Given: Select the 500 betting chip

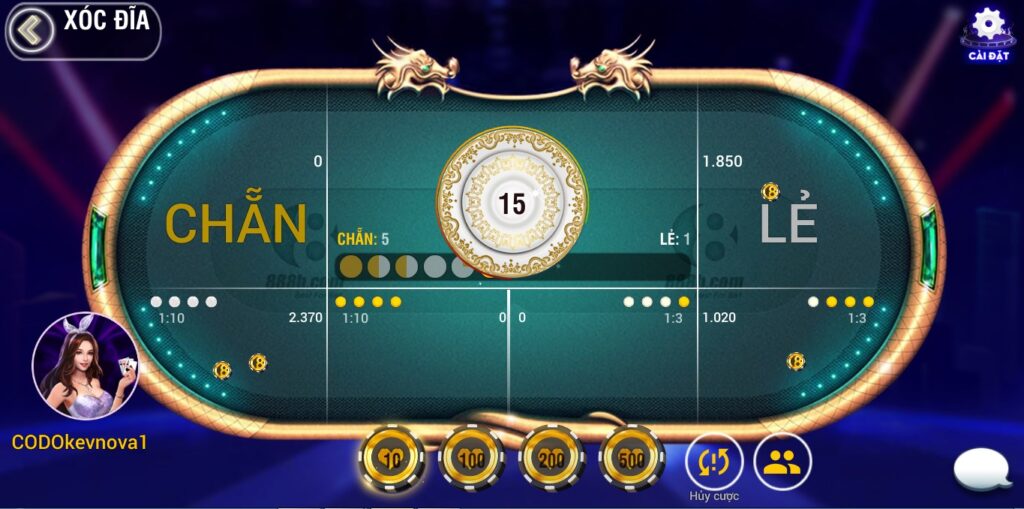Looking at the screenshot, I should pyautogui.click(x=631, y=459).
